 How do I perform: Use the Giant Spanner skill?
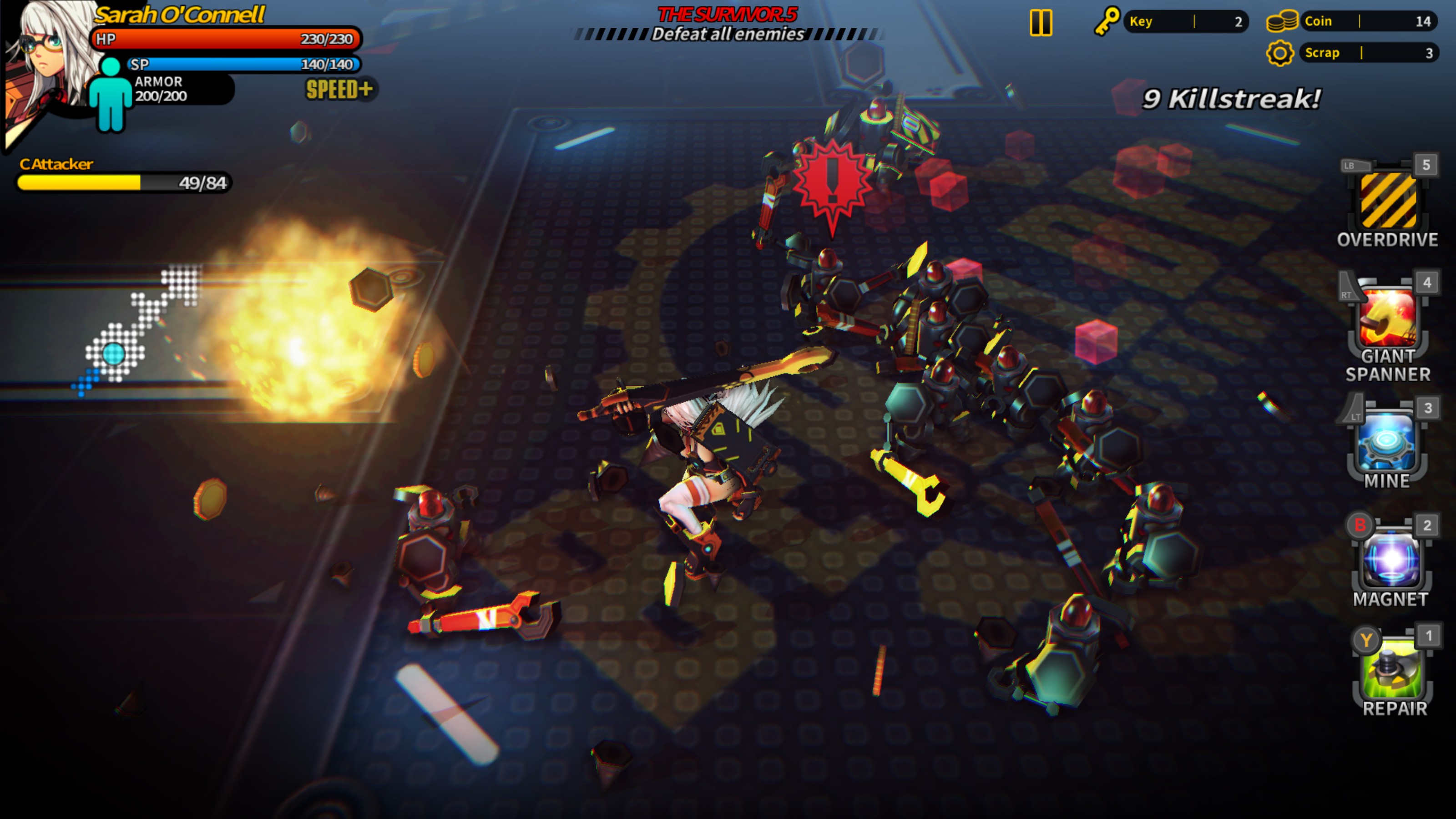coord(1388,318)
